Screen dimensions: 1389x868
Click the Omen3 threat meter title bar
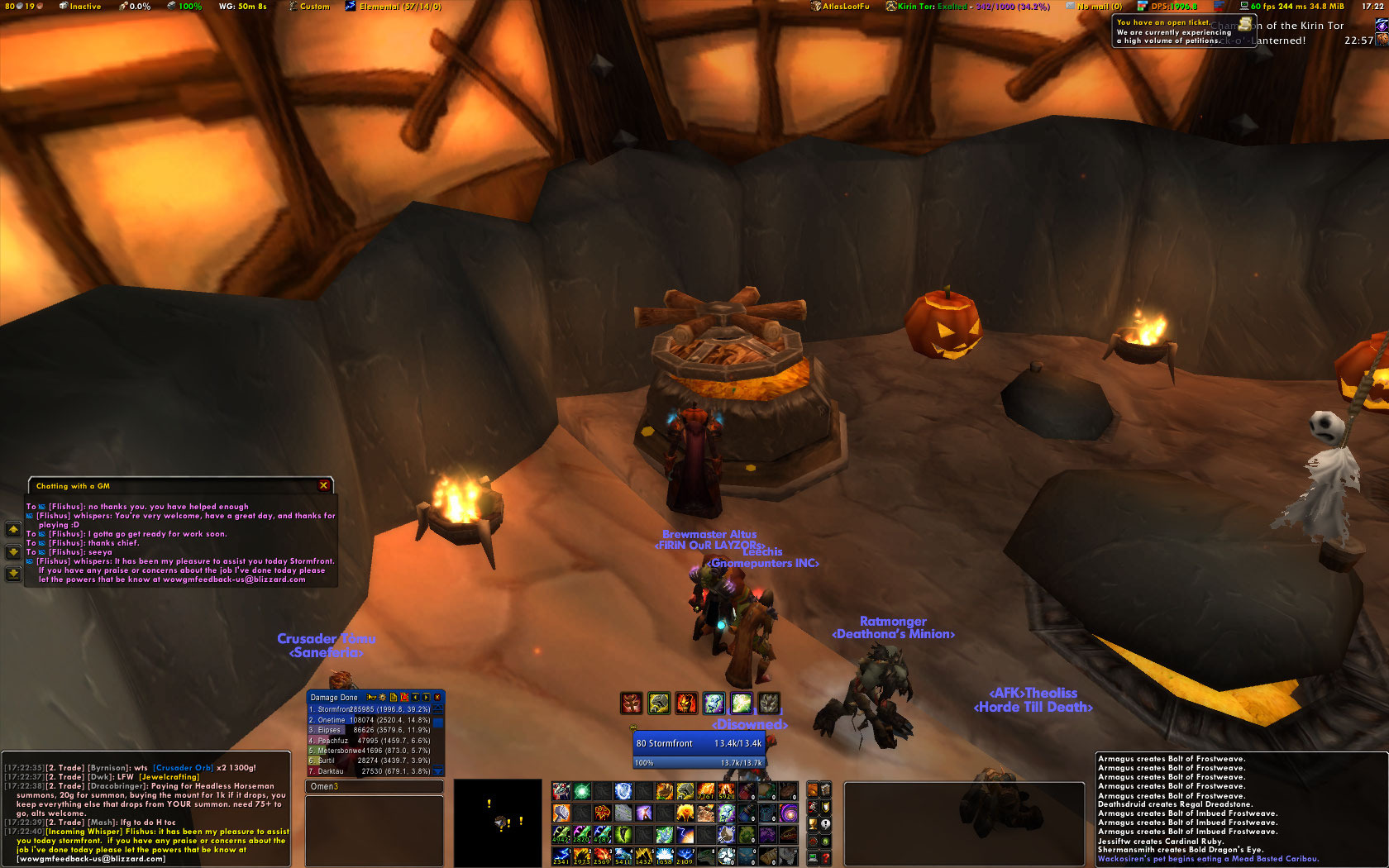pyautogui.click(x=374, y=786)
